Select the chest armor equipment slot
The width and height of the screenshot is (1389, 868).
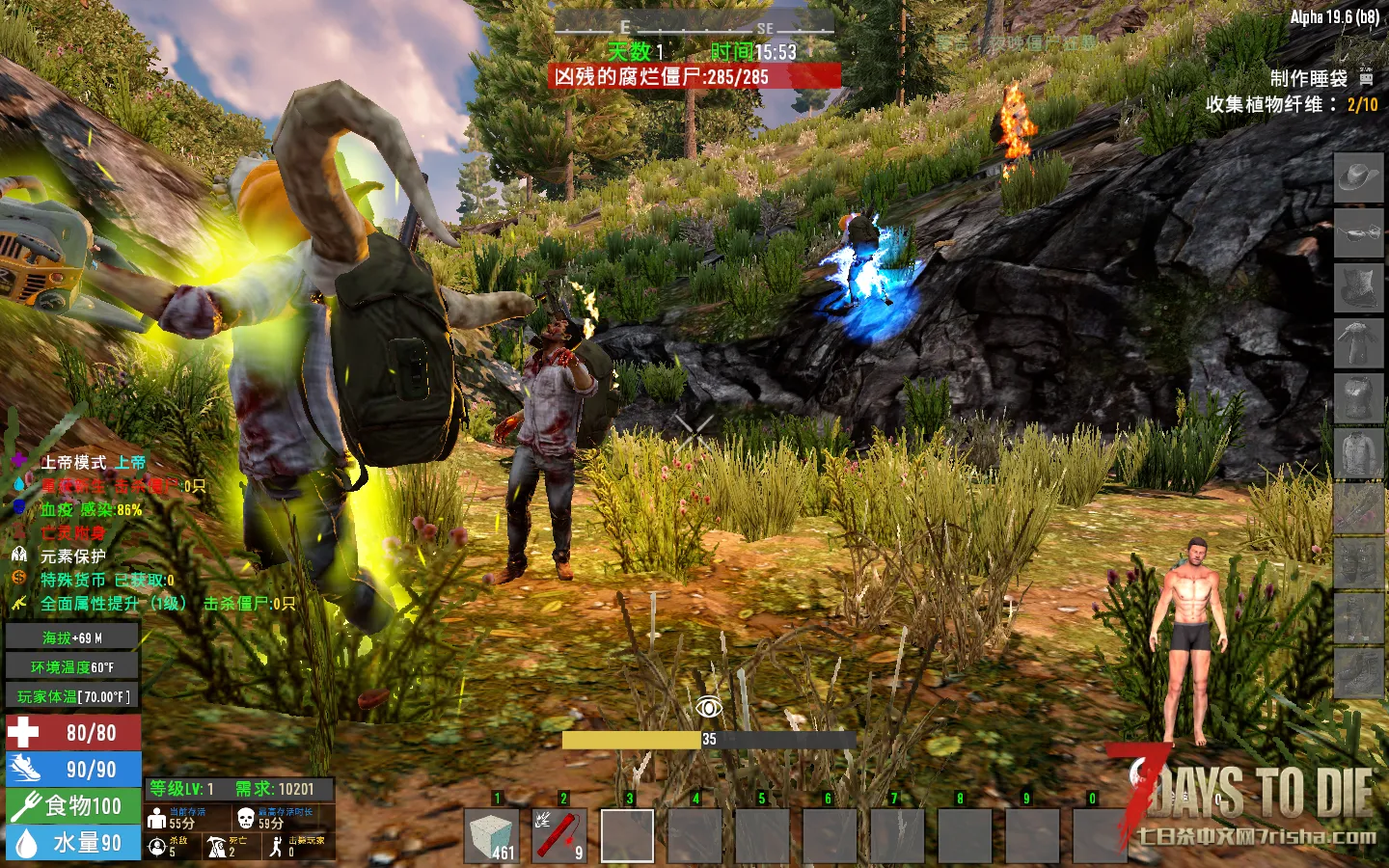[x=1358, y=397]
